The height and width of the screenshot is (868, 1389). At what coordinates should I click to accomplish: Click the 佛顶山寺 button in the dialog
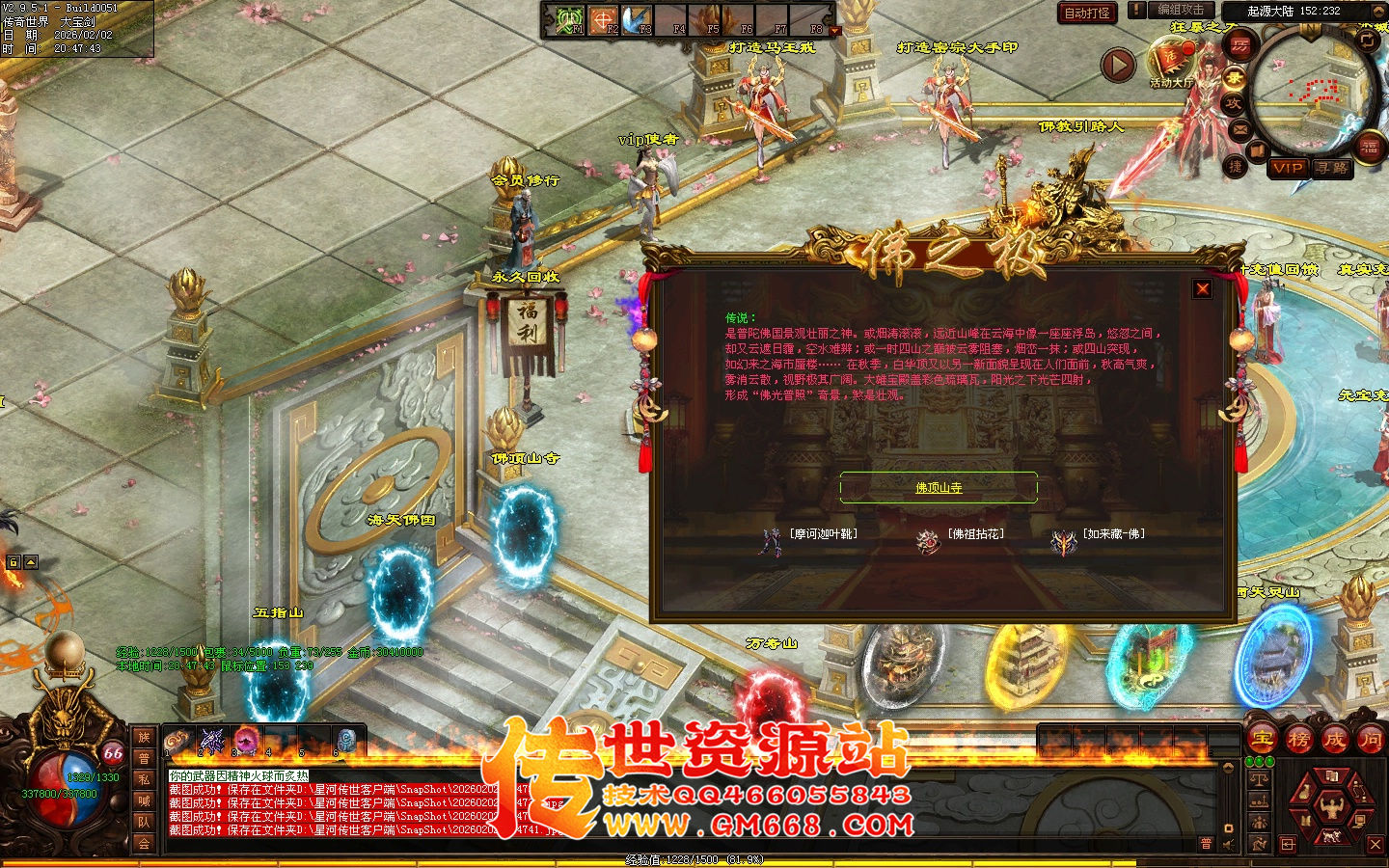[938, 488]
